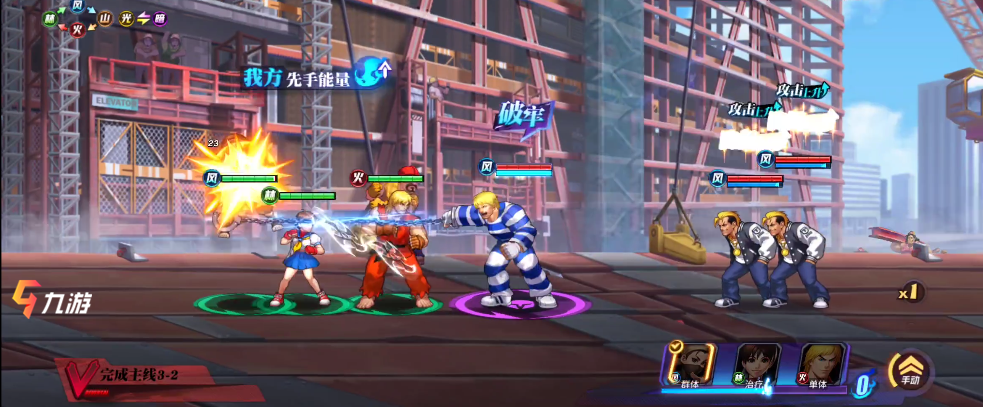Show the element counter chart icons
This screenshot has height=407, width=983.
(x=105, y=18)
